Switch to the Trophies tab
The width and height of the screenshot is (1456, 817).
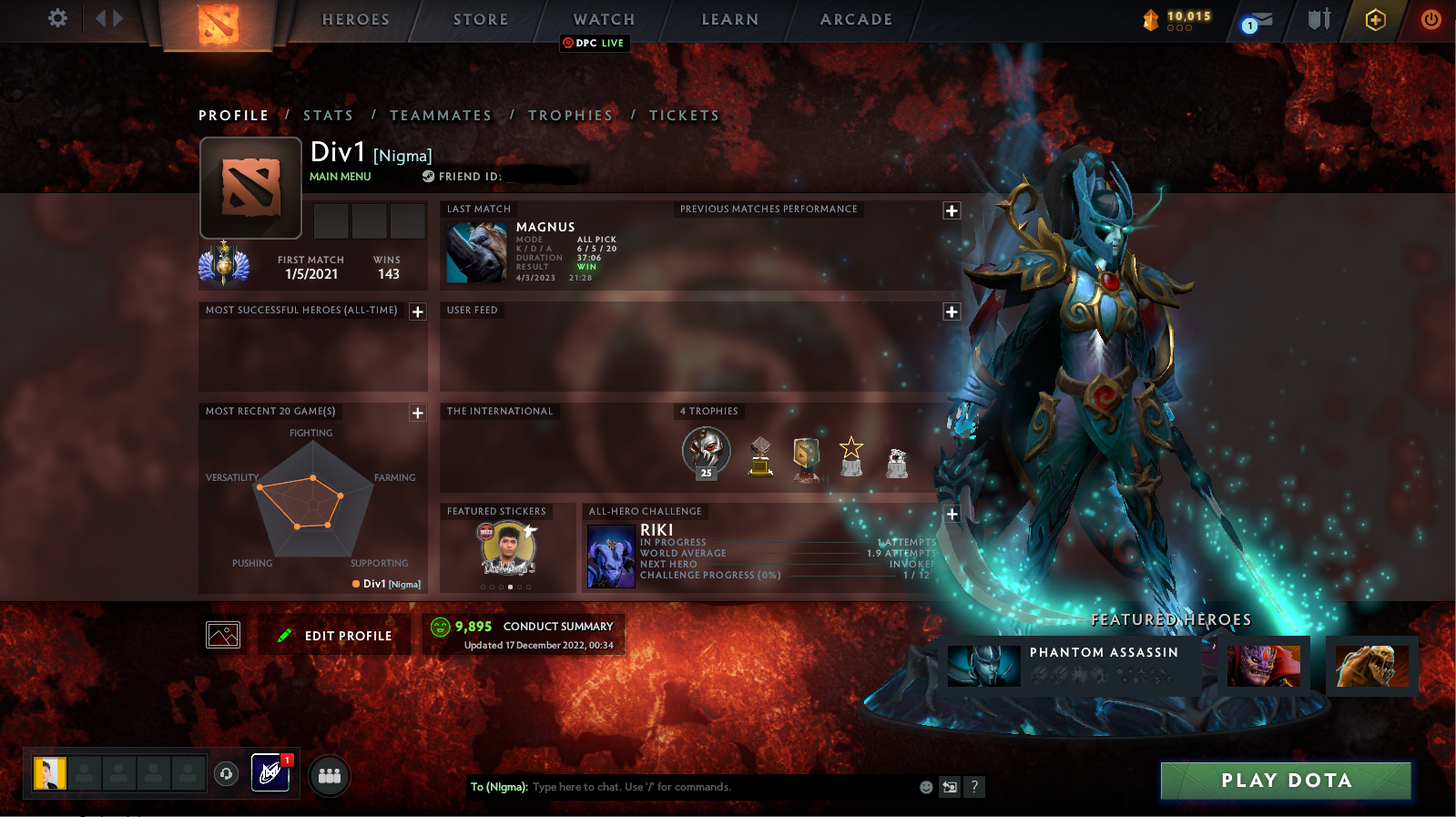tap(571, 115)
